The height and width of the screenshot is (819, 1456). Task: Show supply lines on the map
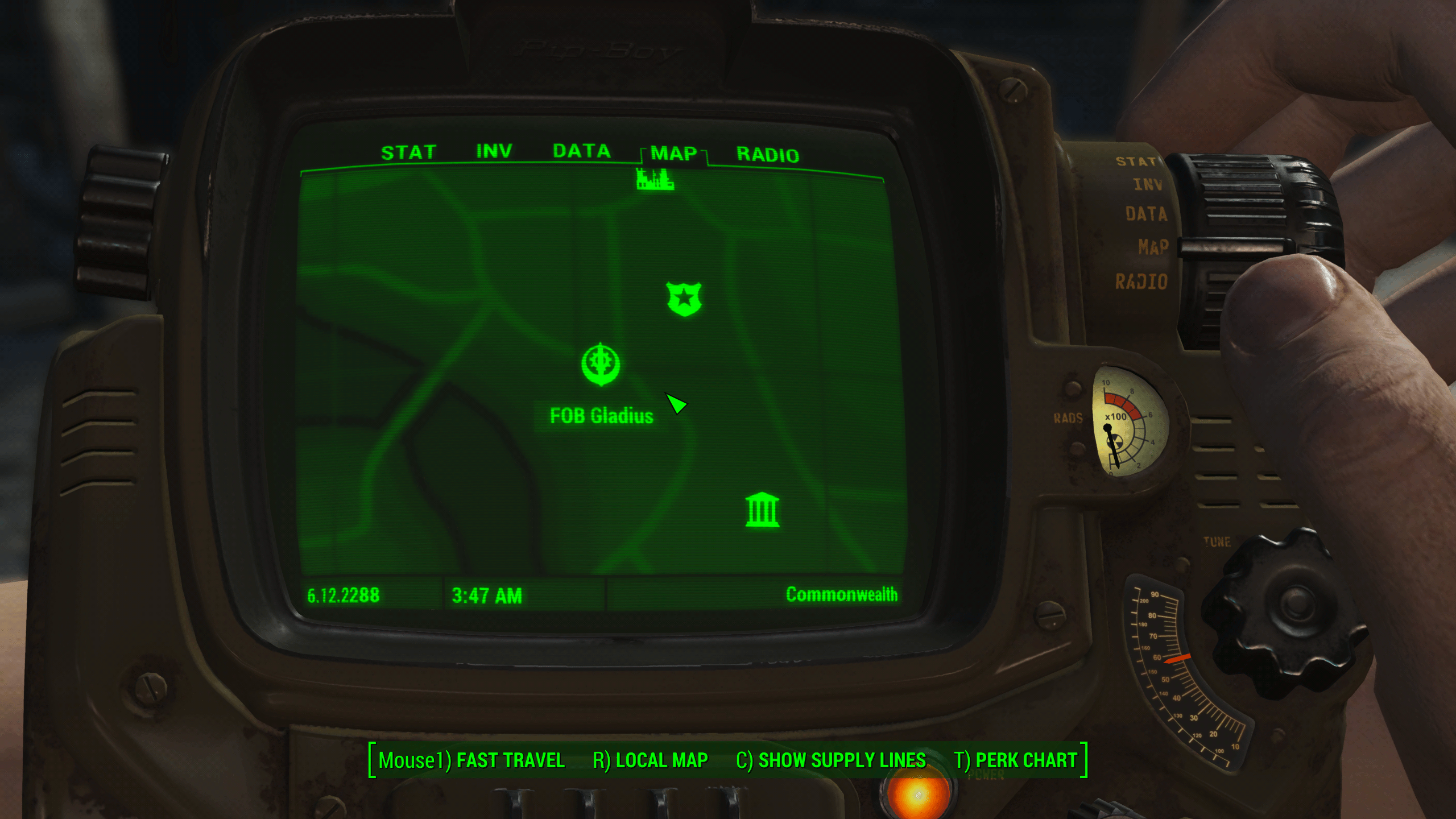(x=830, y=760)
